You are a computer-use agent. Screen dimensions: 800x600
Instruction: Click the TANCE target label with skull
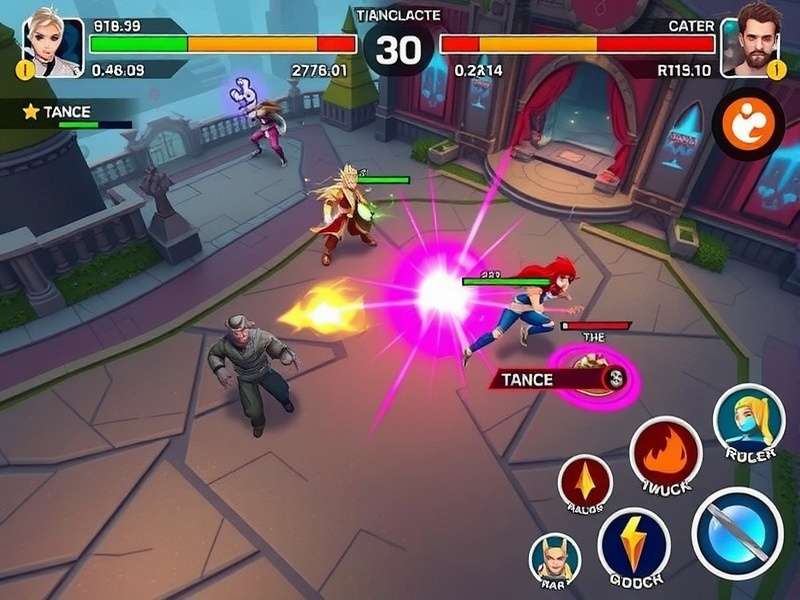[x=560, y=379]
